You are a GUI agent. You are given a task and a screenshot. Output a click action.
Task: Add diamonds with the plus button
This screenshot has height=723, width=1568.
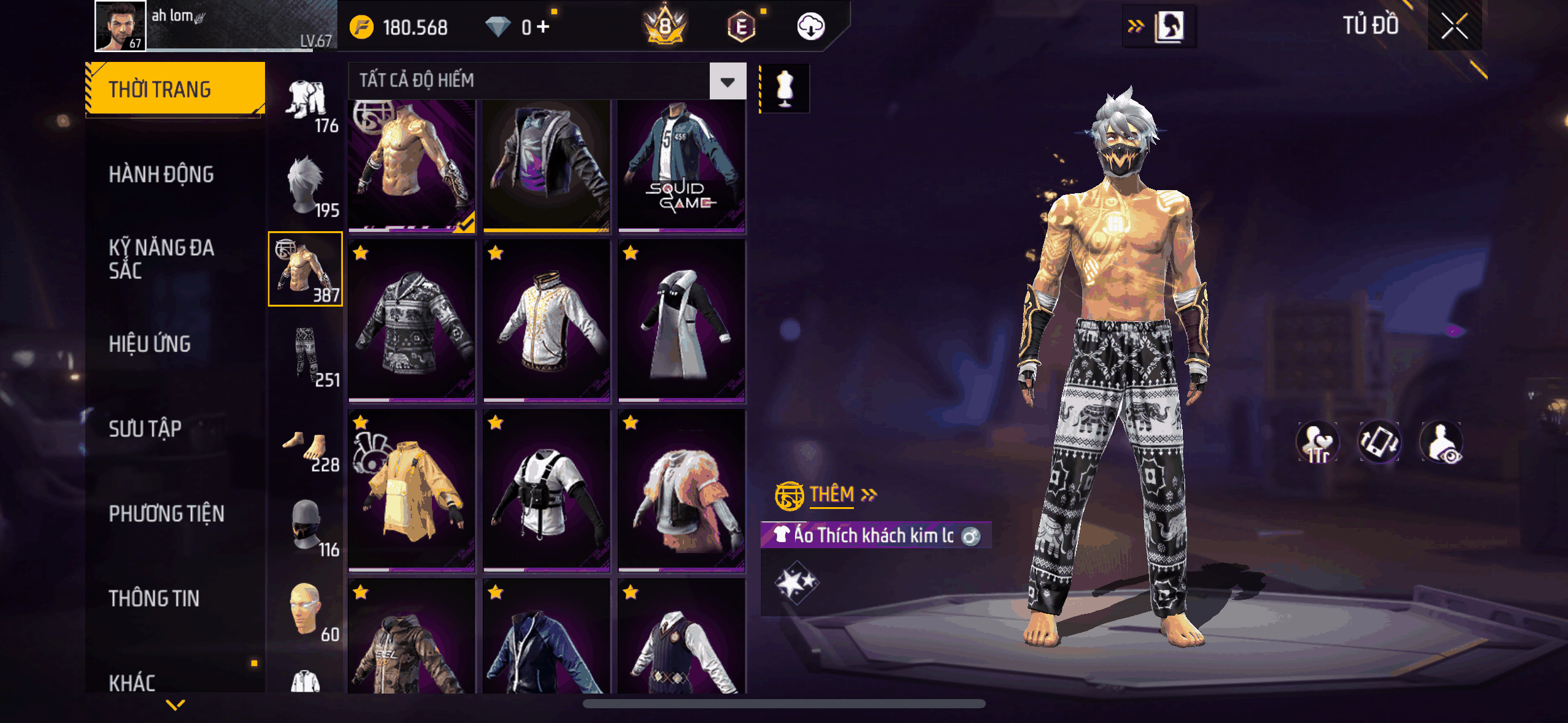pos(543,27)
